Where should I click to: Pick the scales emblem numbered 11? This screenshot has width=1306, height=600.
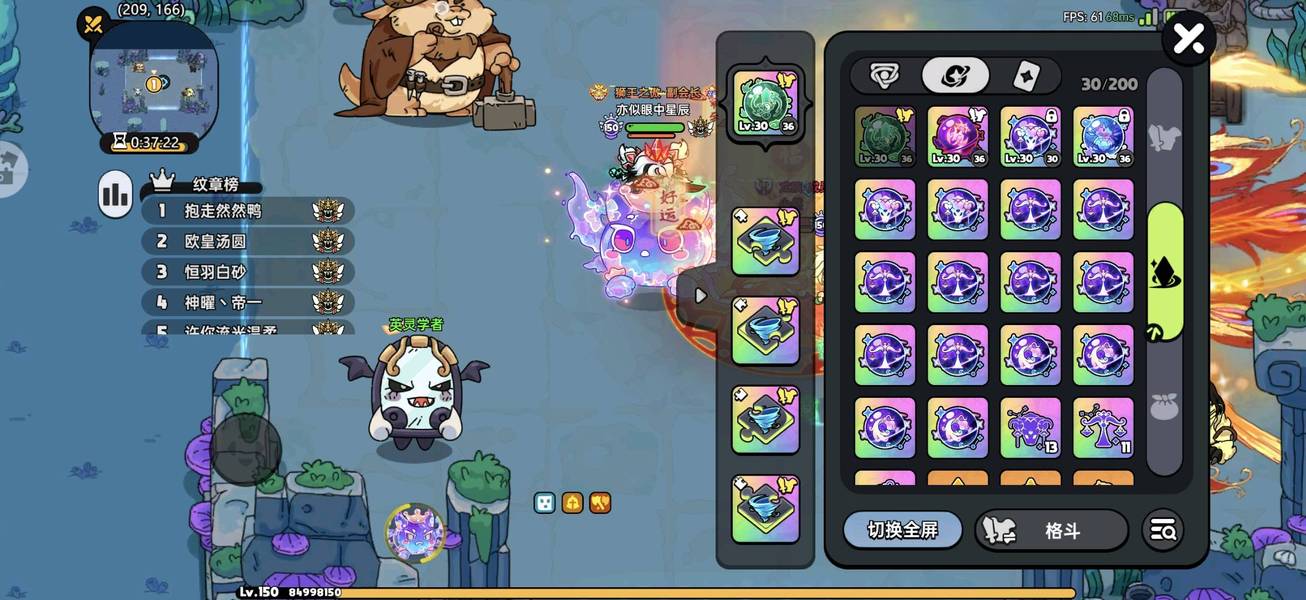pyautogui.click(x=1104, y=428)
